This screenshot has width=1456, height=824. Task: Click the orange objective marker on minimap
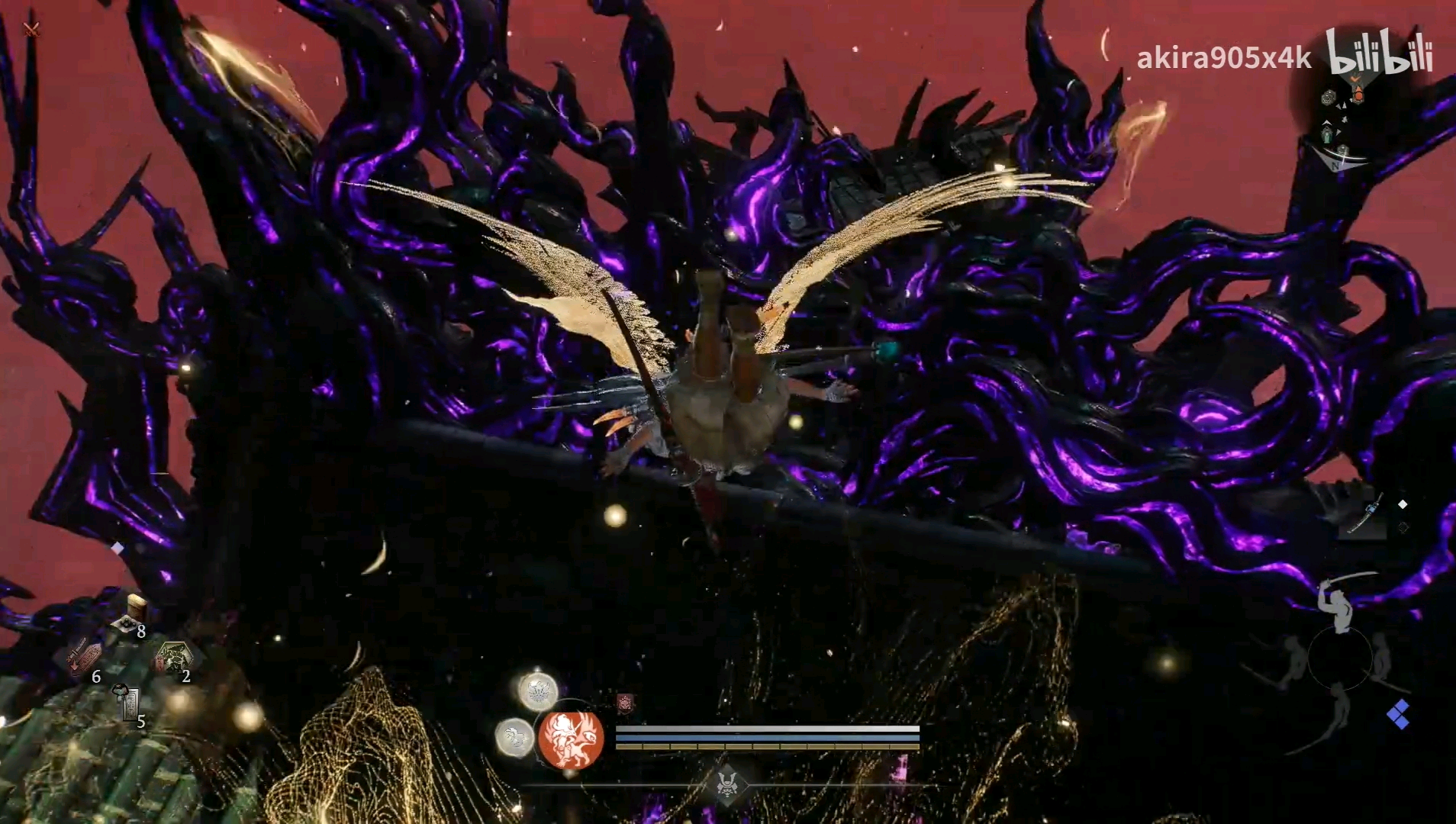pyautogui.click(x=1358, y=94)
